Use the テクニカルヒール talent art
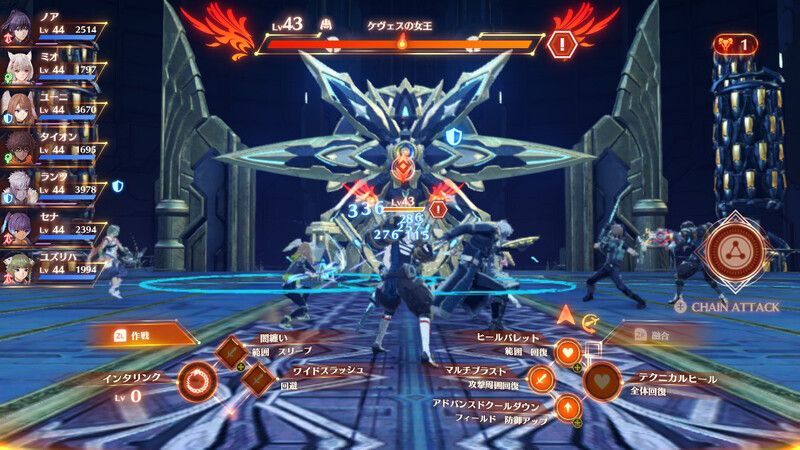This screenshot has height=450, width=800. click(x=603, y=380)
